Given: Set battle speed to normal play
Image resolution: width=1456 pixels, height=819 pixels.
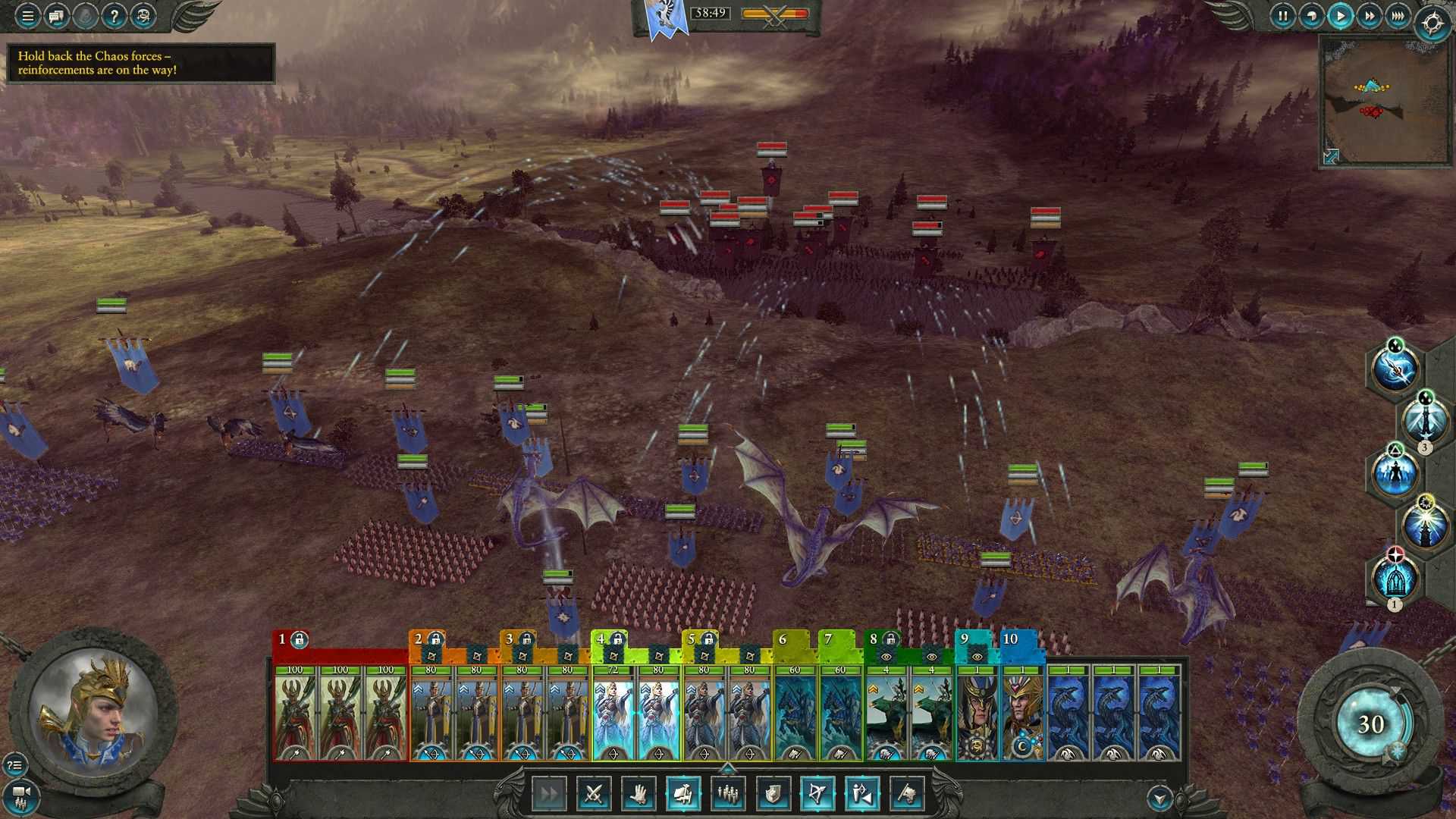Looking at the screenshot, I should tap(1340, 16).
